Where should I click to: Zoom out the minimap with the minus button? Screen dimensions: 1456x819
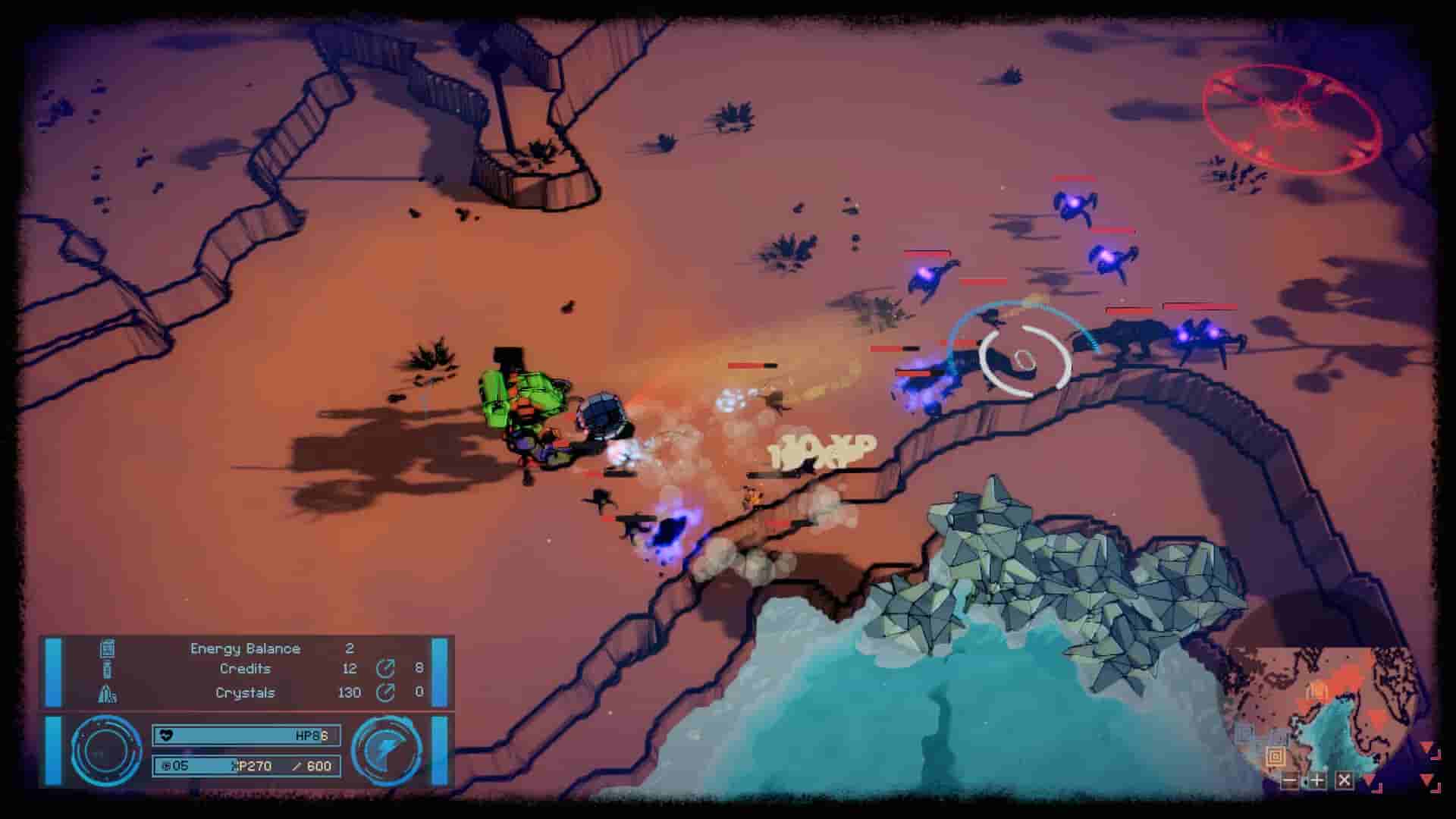click(x=1290, y=780)
